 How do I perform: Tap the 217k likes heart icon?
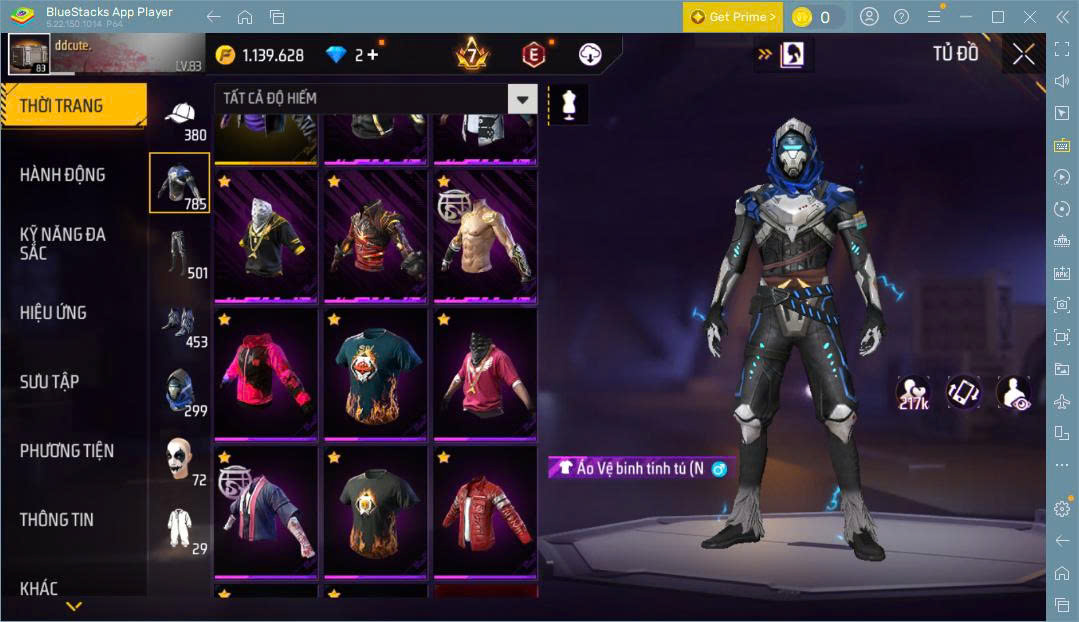[x=912, y=393]
